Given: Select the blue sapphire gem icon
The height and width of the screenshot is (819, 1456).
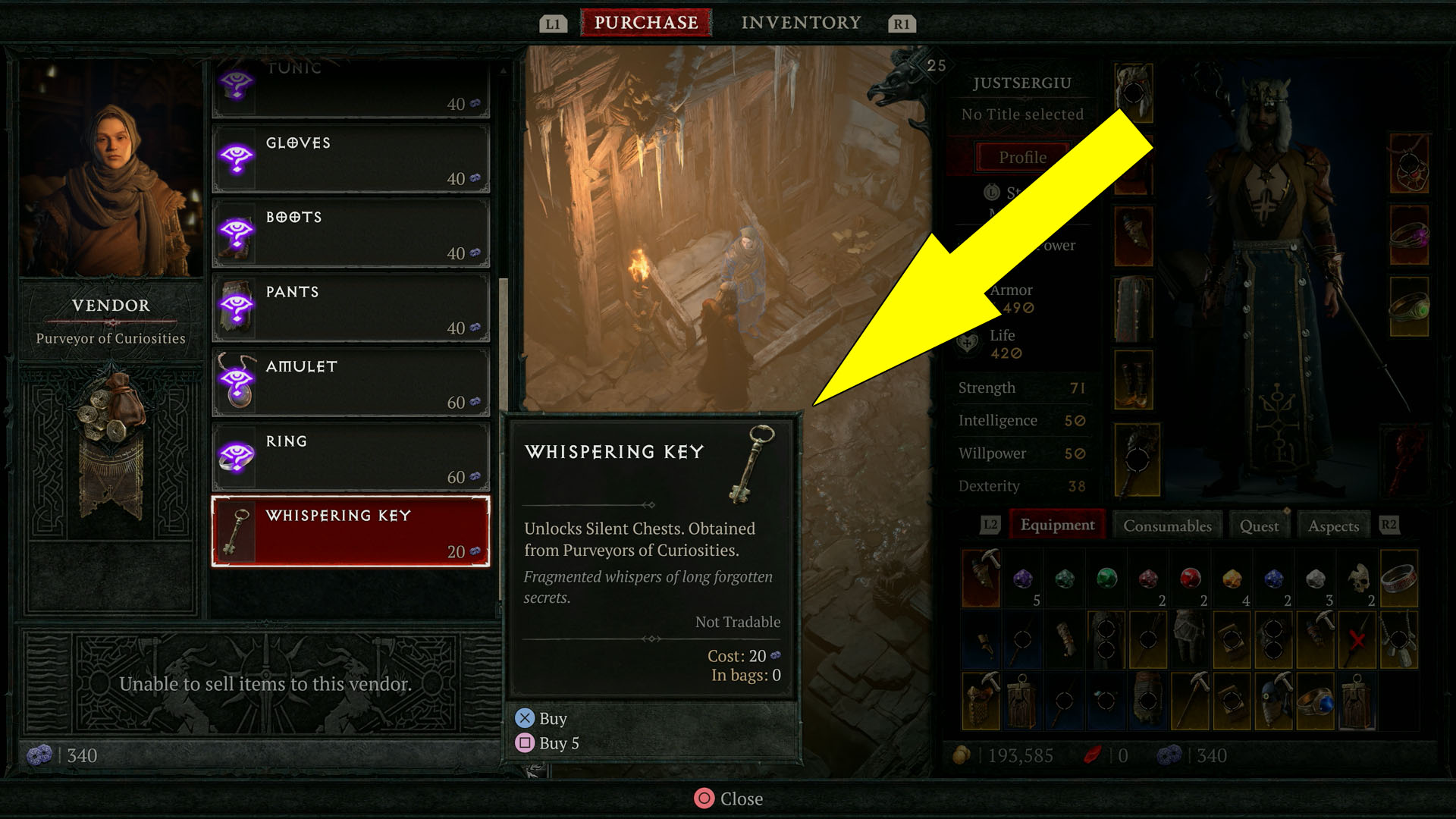Looking at the screenshot, I should (1275, 578).
